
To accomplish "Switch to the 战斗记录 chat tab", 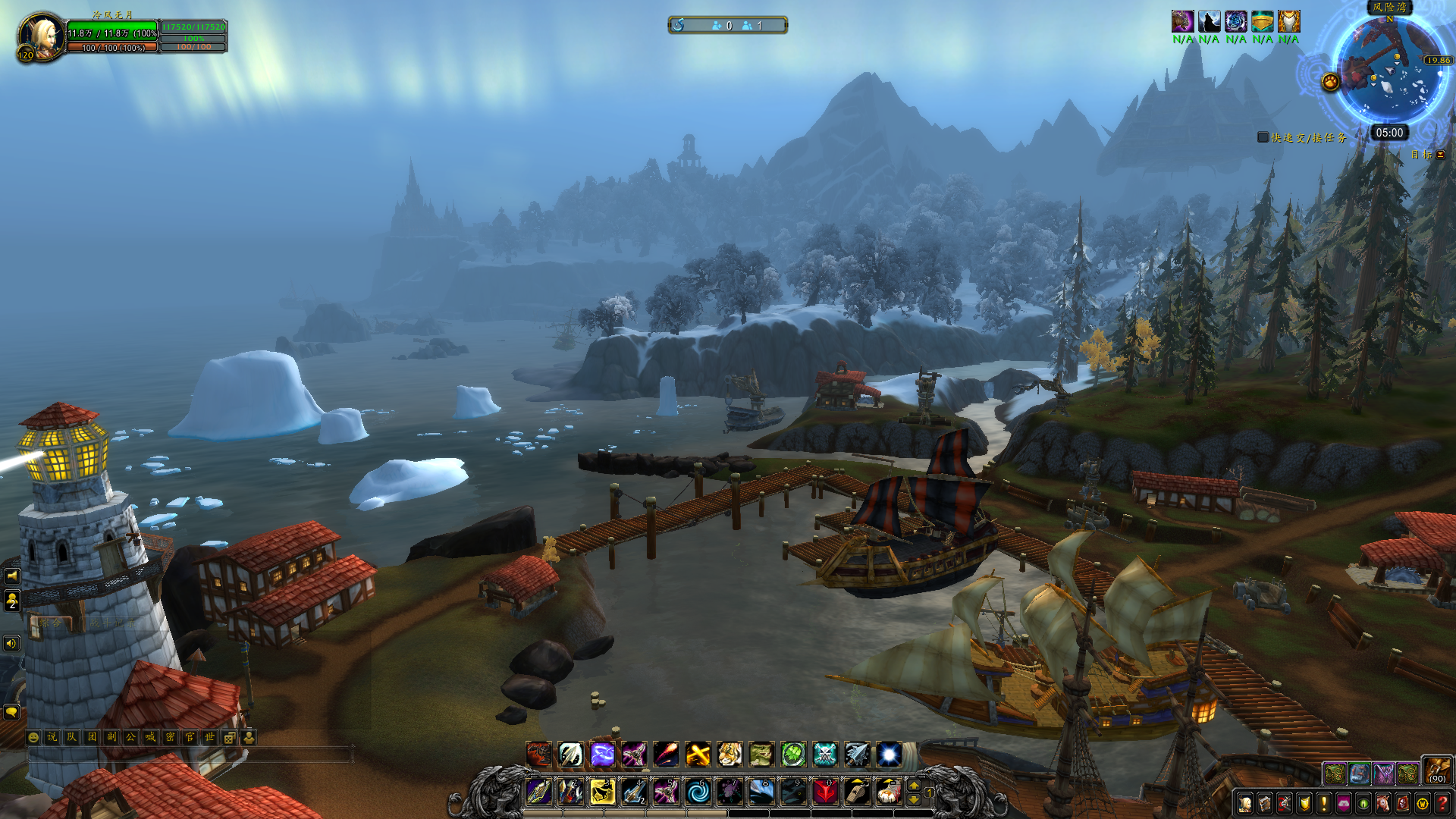I will click(112, 623).
